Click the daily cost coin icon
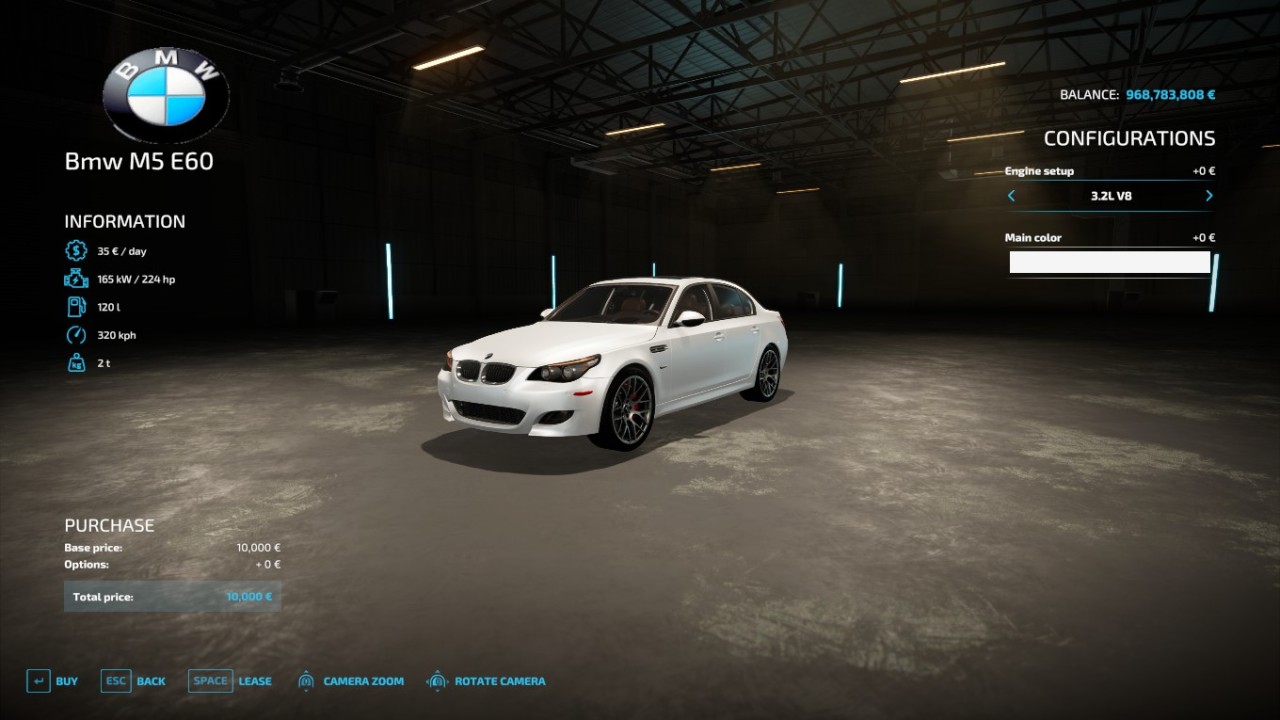Viewport: 1280px width, 720px height. pyautogui.click(x=75, y=251)
